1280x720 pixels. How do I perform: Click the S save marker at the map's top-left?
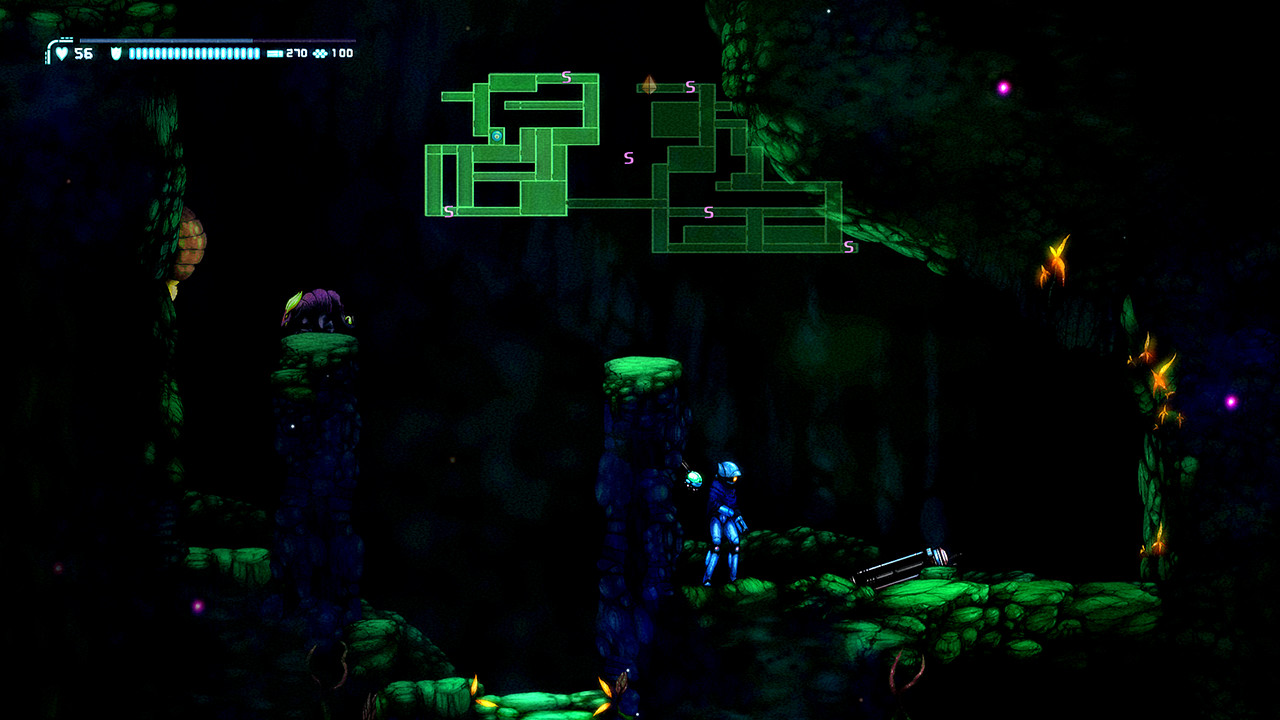click(565, 77)
